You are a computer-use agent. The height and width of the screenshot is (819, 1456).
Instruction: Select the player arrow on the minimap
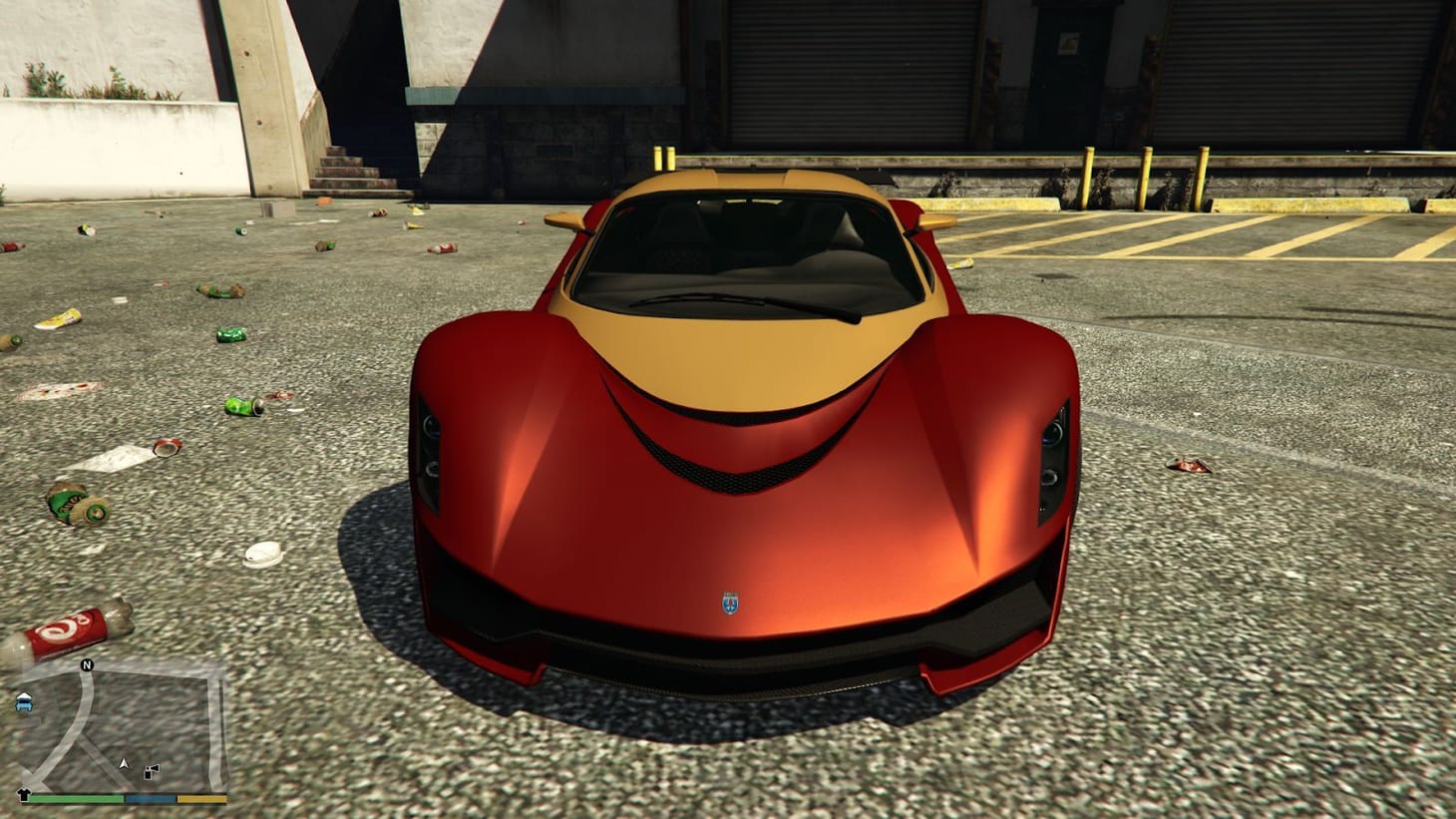coord(123,763)
